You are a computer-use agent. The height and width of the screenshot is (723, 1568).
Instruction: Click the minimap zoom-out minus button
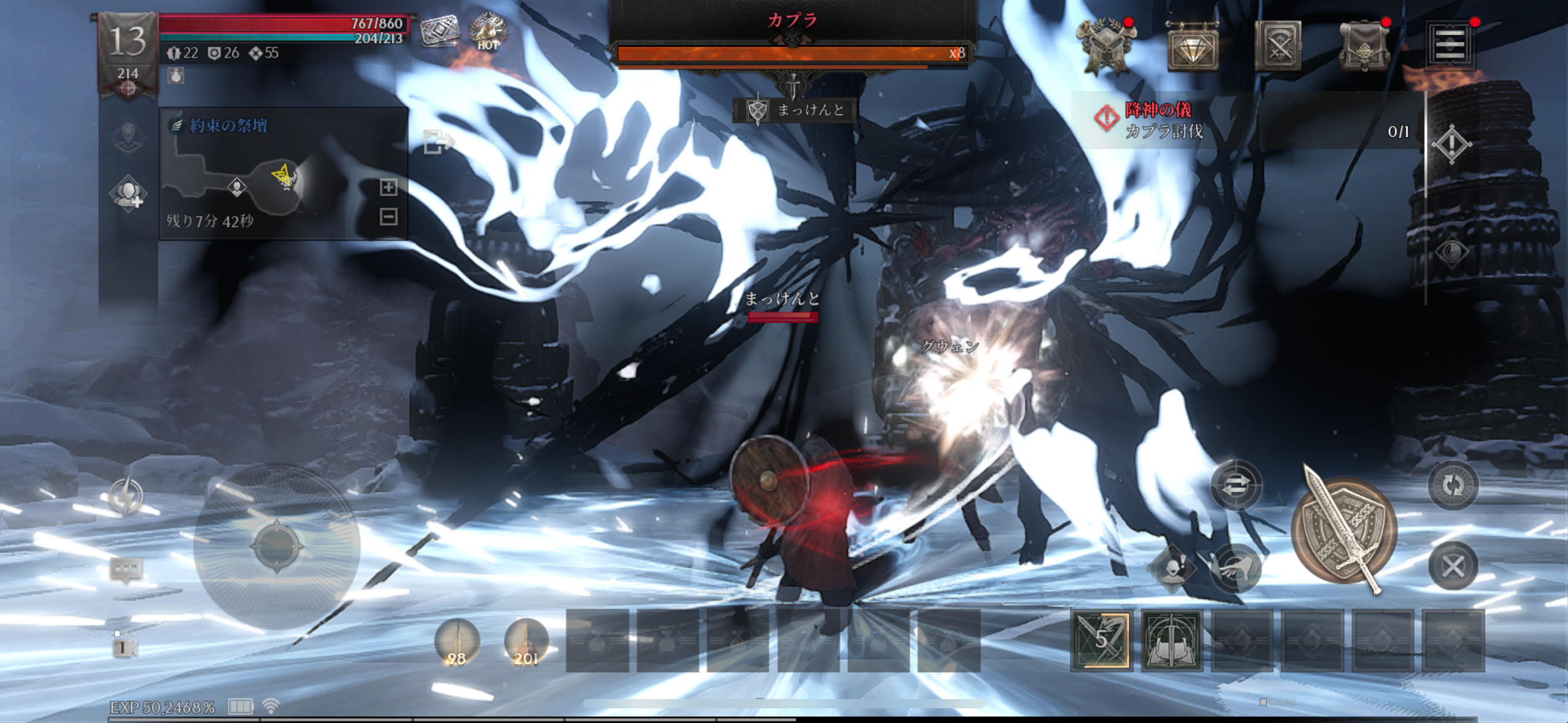point(388,216)
